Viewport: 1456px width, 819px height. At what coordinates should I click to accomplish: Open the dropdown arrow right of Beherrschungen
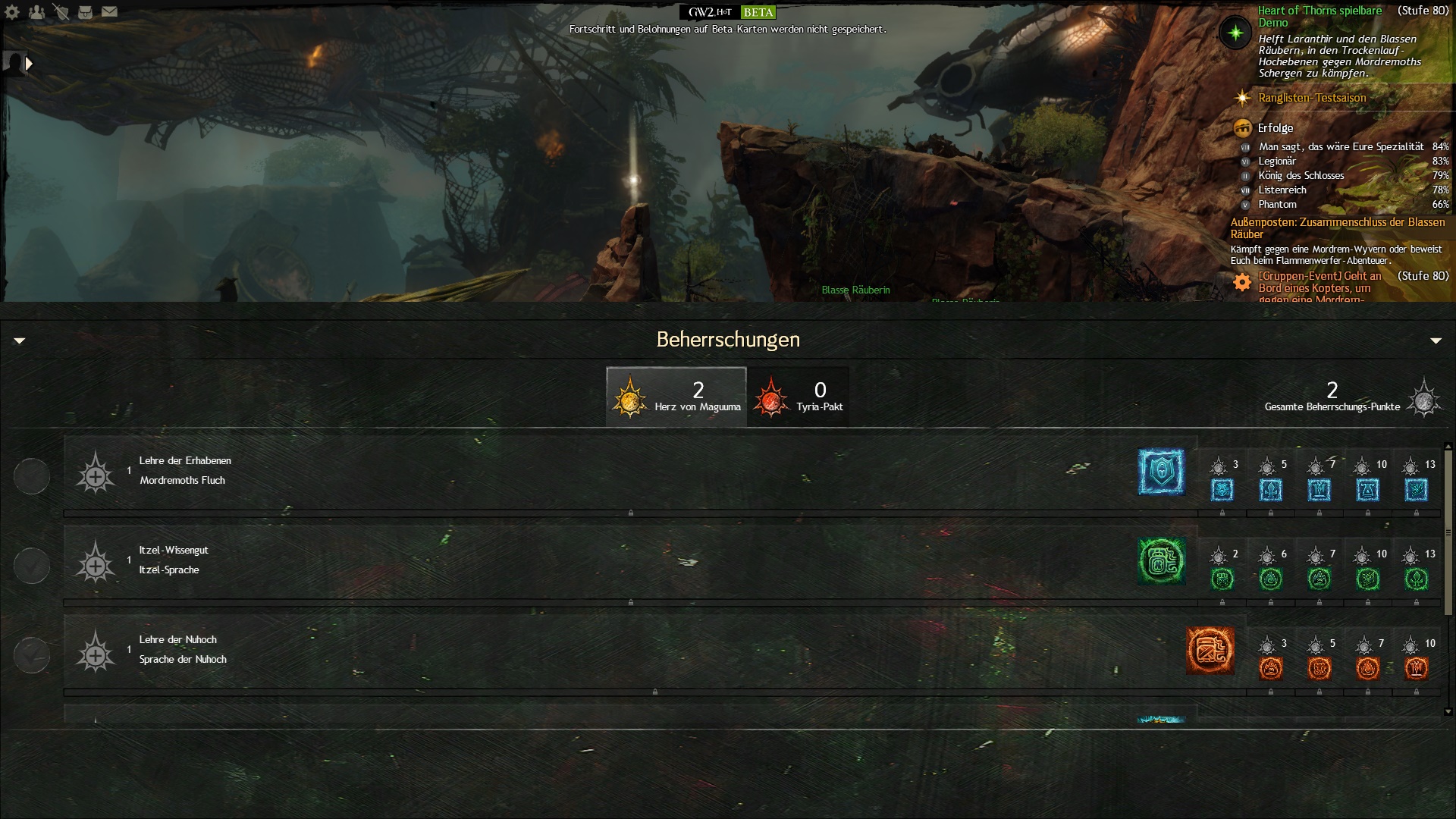(x=1436, y=341)
